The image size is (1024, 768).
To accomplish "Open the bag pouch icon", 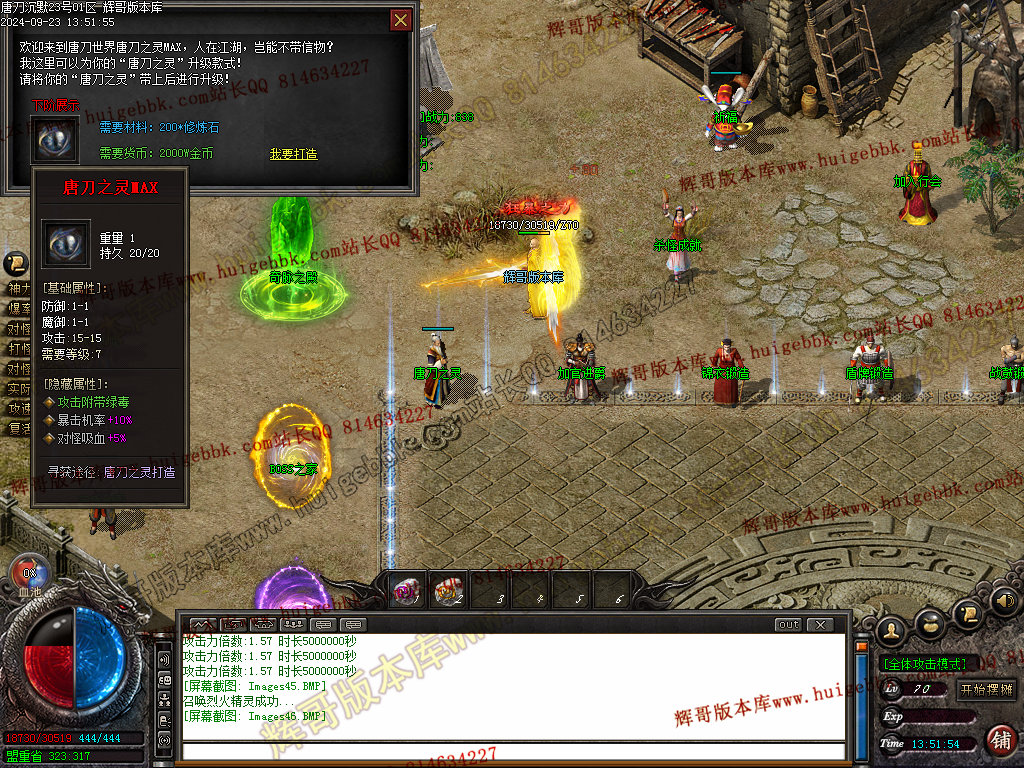I will coord(930,624).
